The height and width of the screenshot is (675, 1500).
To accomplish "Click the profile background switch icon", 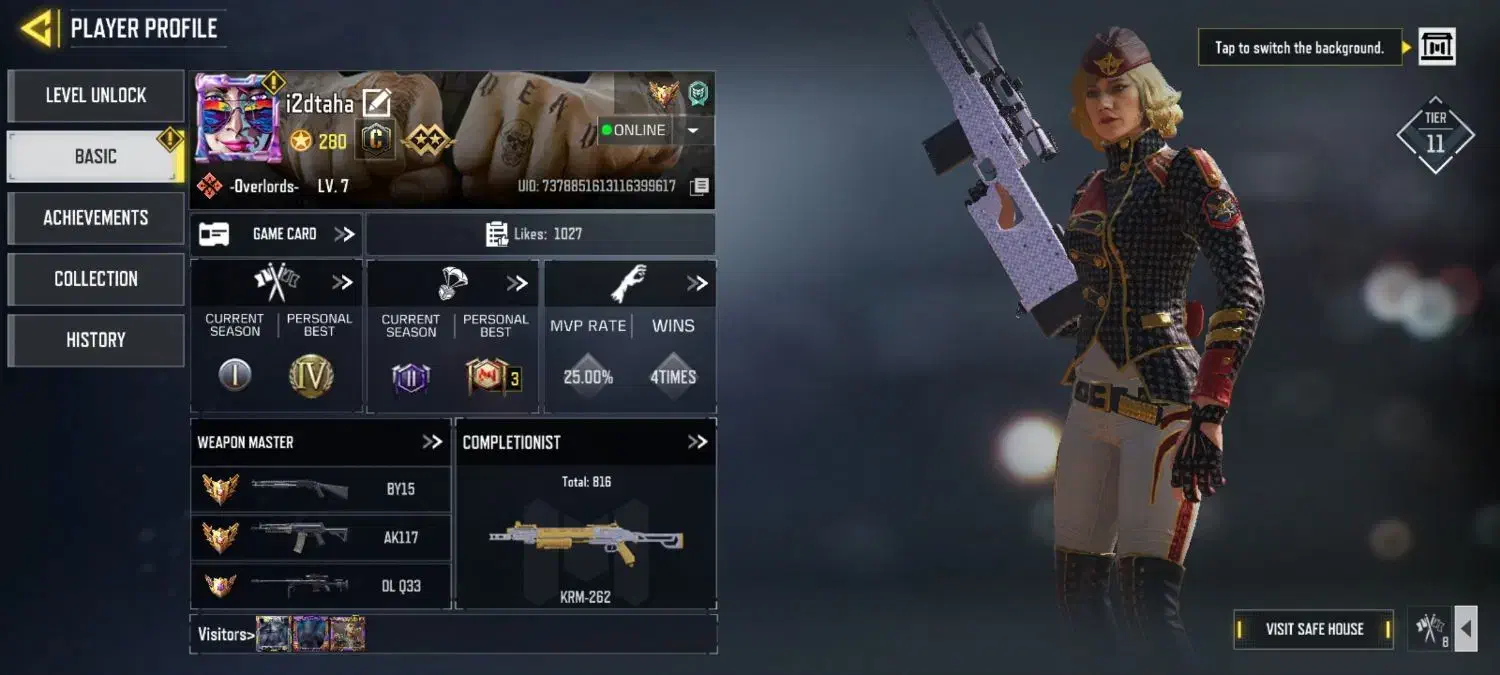I will click(1437, 47).
